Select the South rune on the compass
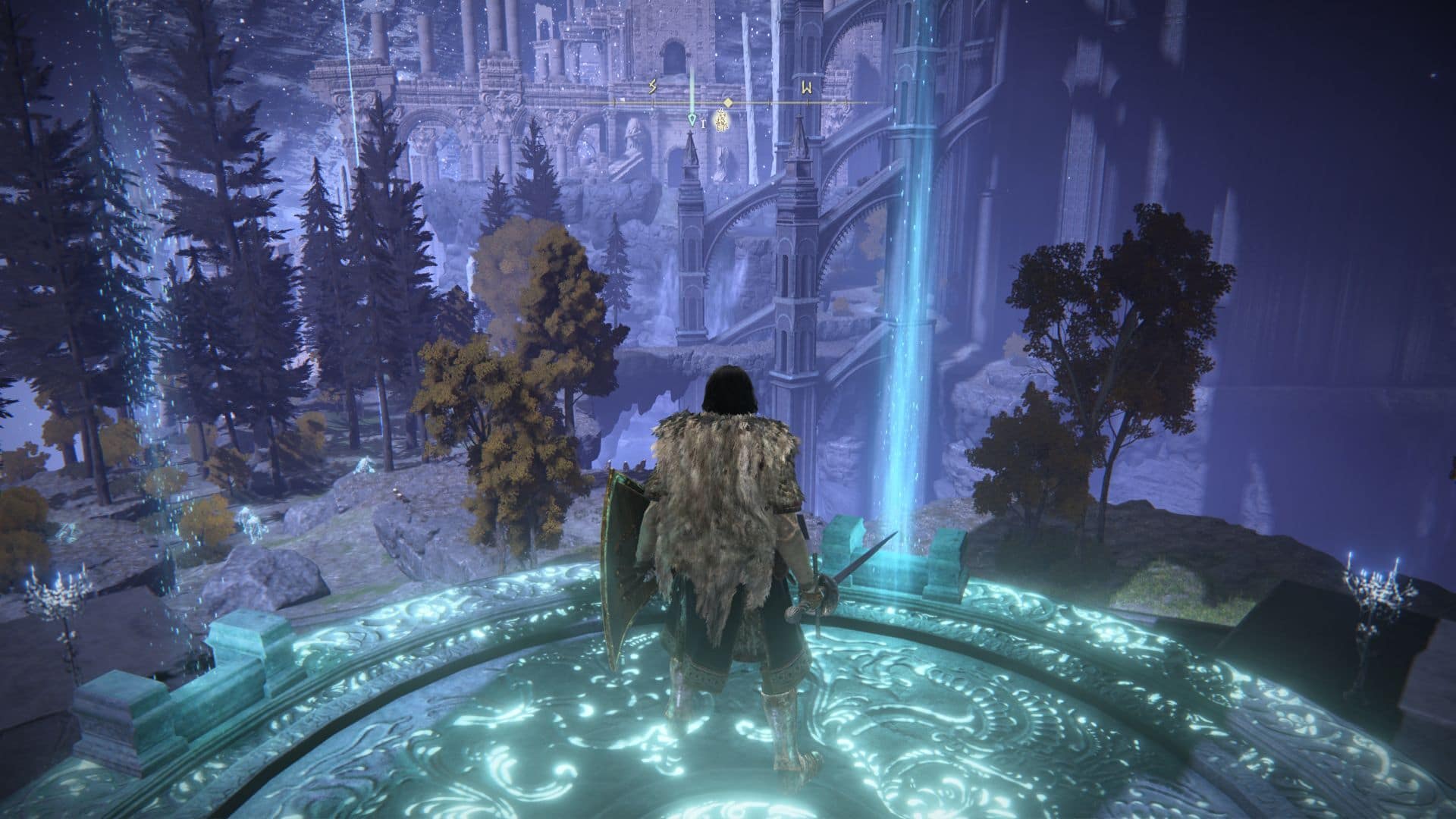 click(652, 87)
